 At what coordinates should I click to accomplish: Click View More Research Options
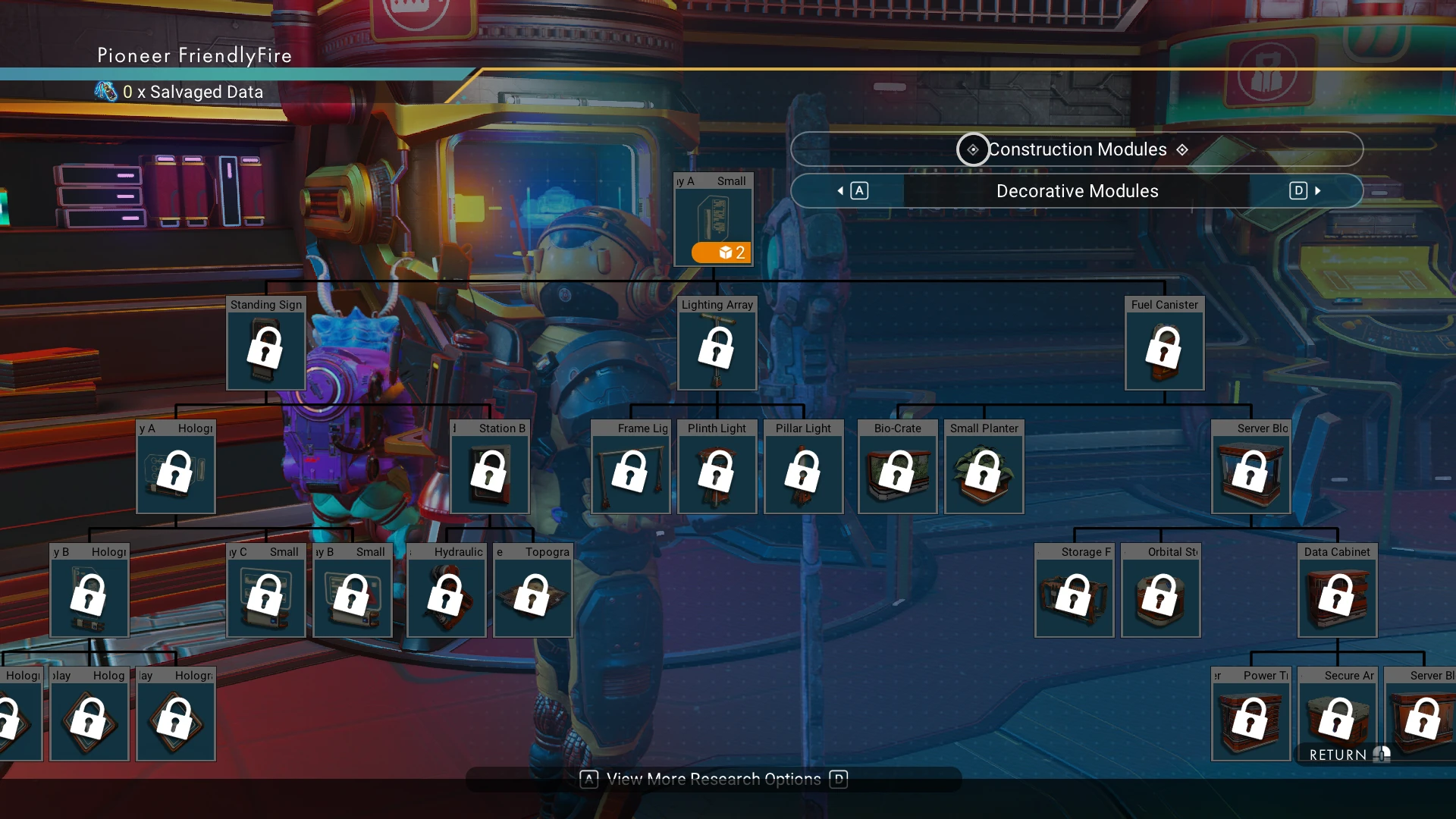(714, 780)
